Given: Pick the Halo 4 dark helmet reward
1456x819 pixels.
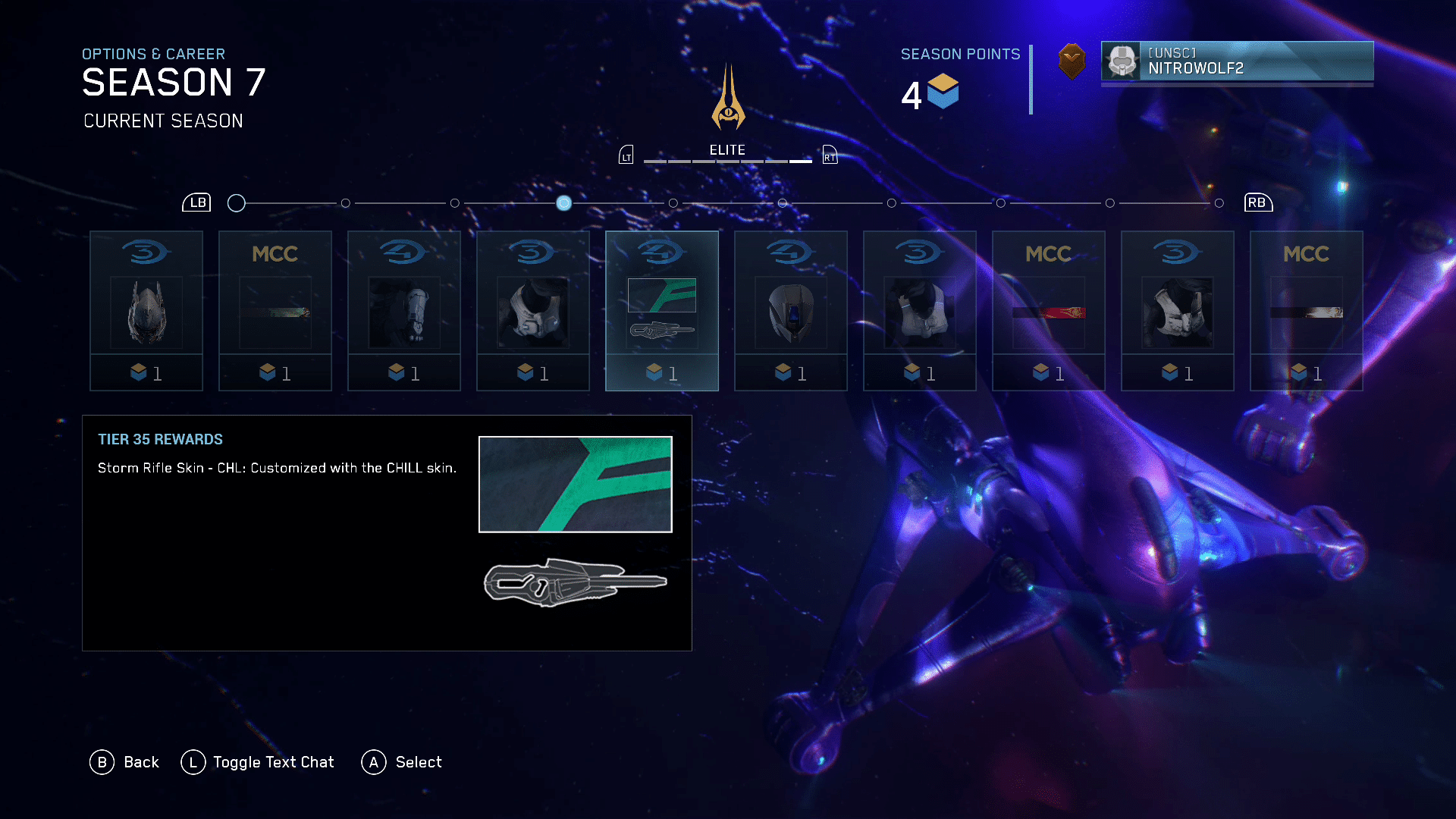Looking at the screenshot, I should (x=791, y=311).
